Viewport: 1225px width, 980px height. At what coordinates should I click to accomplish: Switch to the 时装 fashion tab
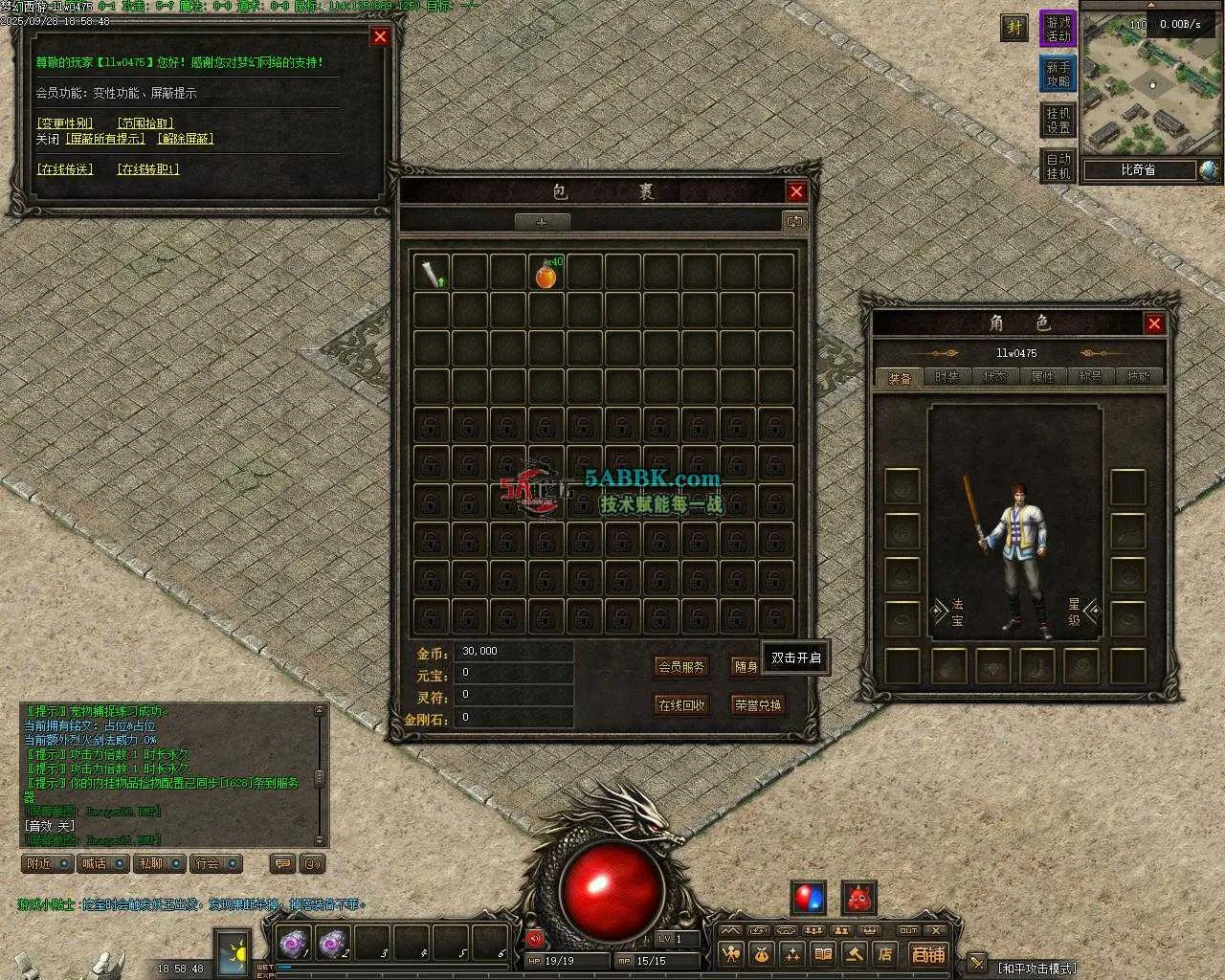click(947, 377)
